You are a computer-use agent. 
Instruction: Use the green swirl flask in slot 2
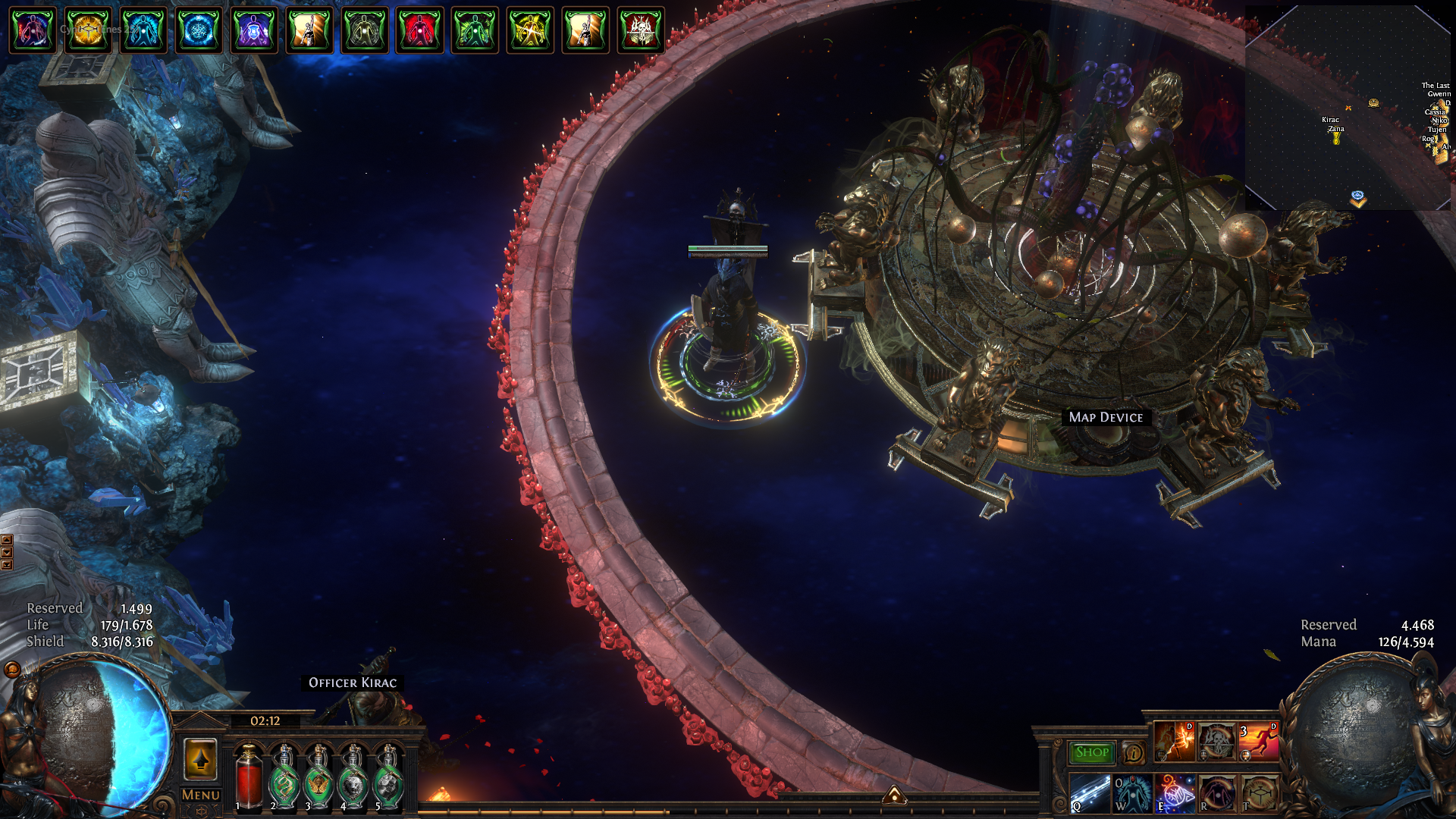[x=284, y=778]
